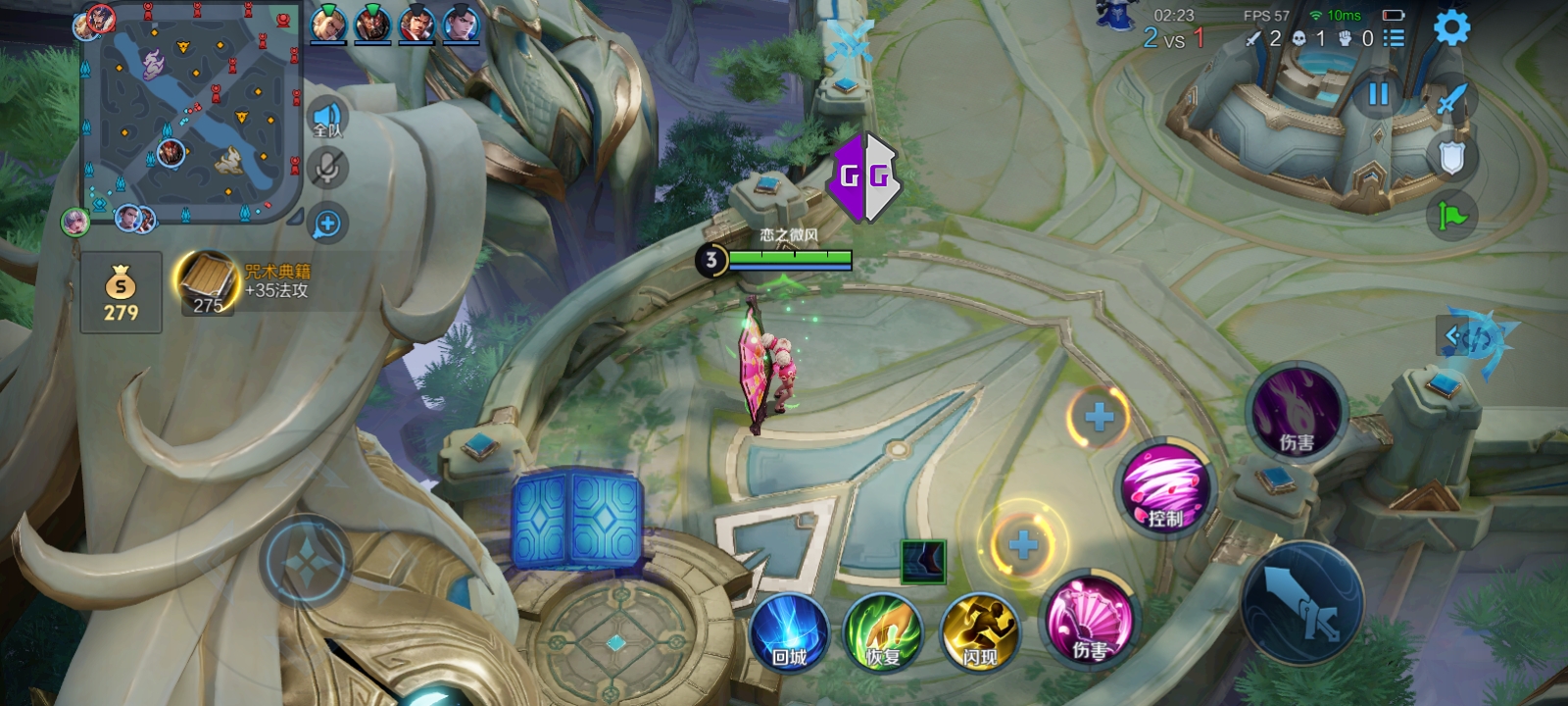
Task: Use the 恢复 heal spell
Action: (883, 632)
